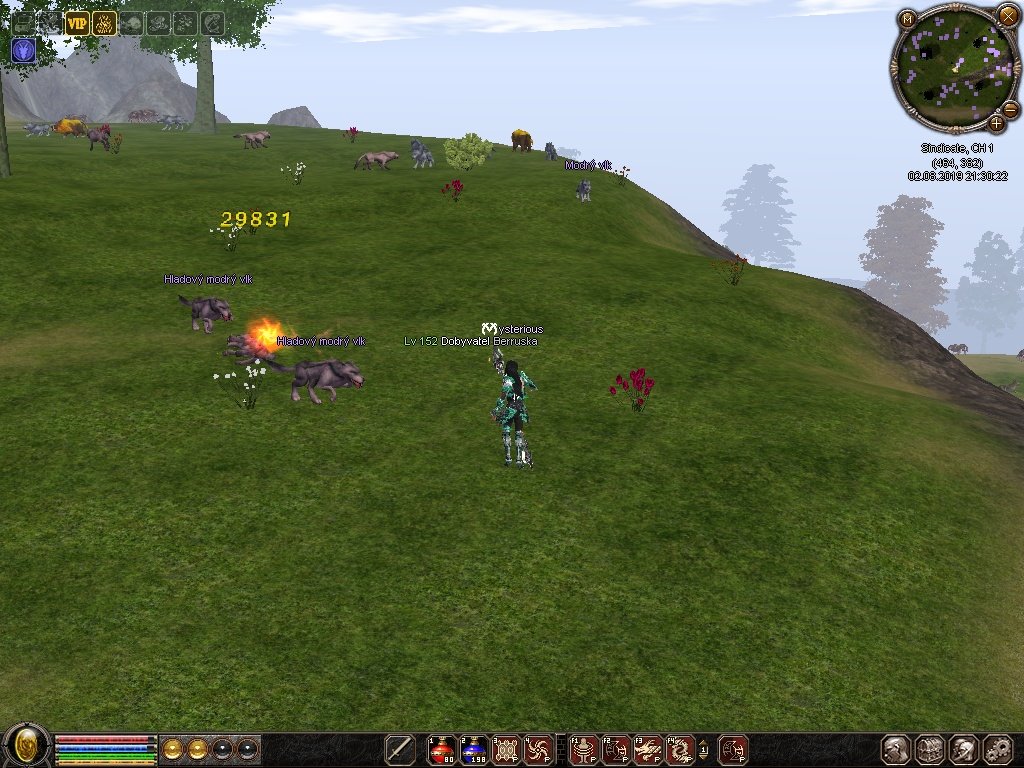
Task: Click the glowing gold flame buff icon
Action: [x=104, y=23]
